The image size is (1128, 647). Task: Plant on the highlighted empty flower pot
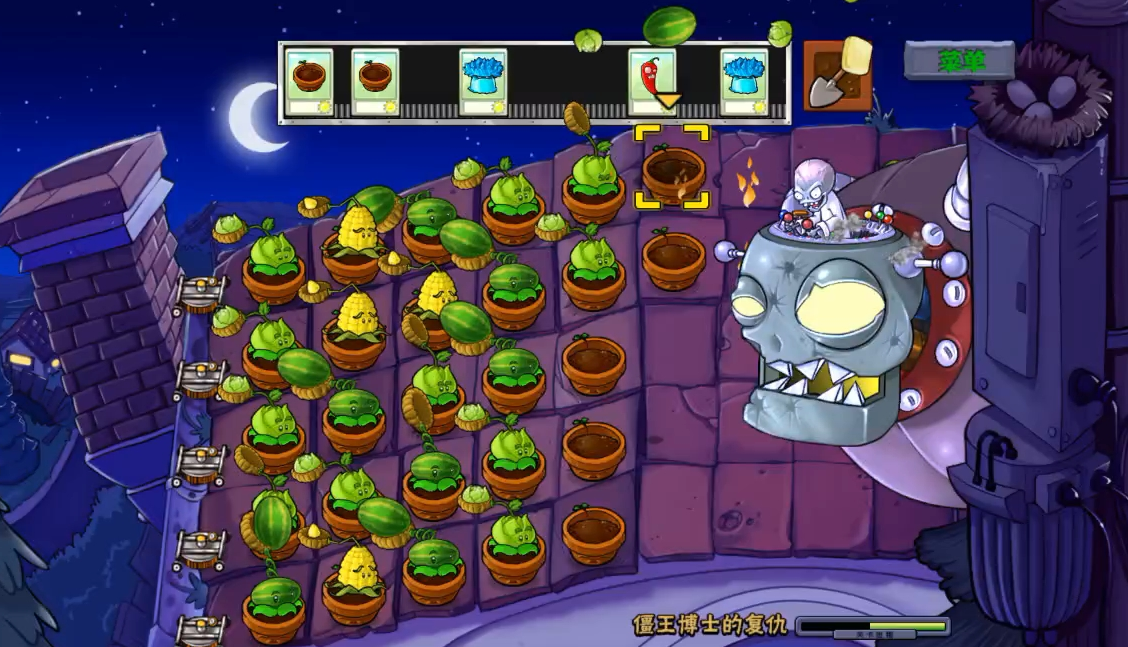(672, 170)
